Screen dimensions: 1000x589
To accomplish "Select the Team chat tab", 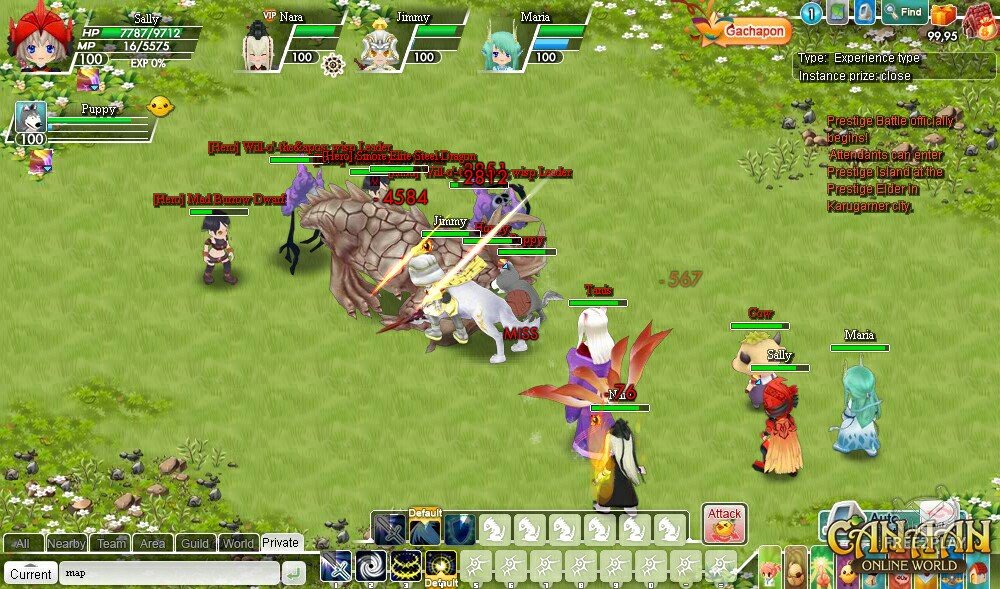I will 111,543.
